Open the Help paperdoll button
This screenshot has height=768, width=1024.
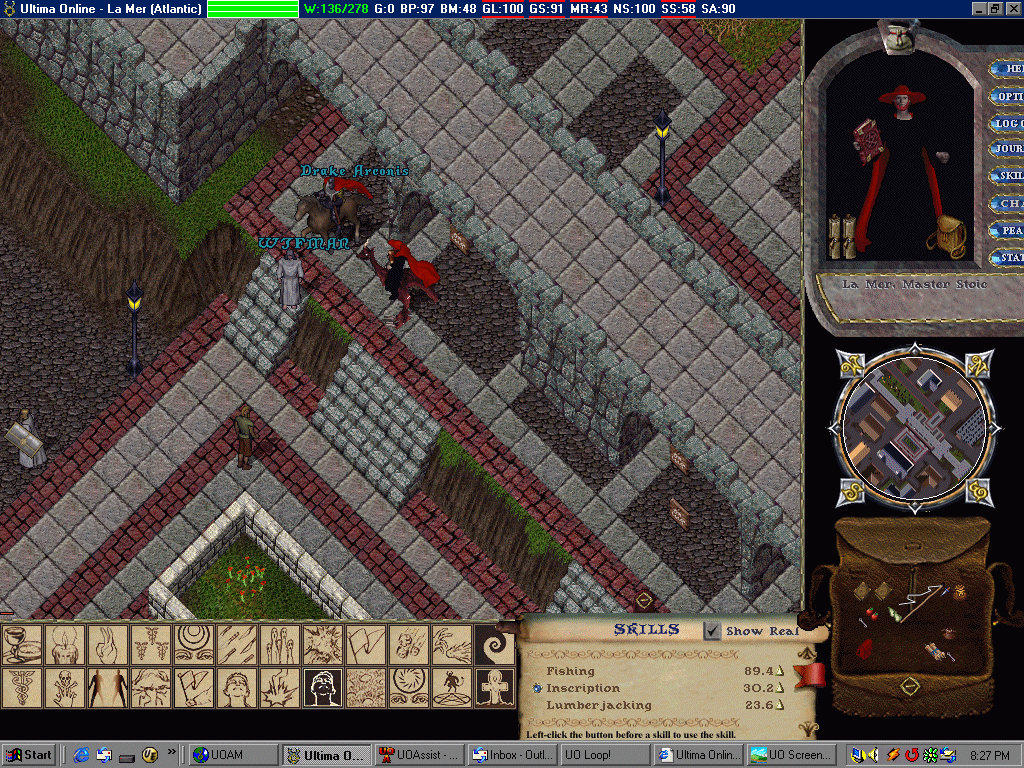1006,70
